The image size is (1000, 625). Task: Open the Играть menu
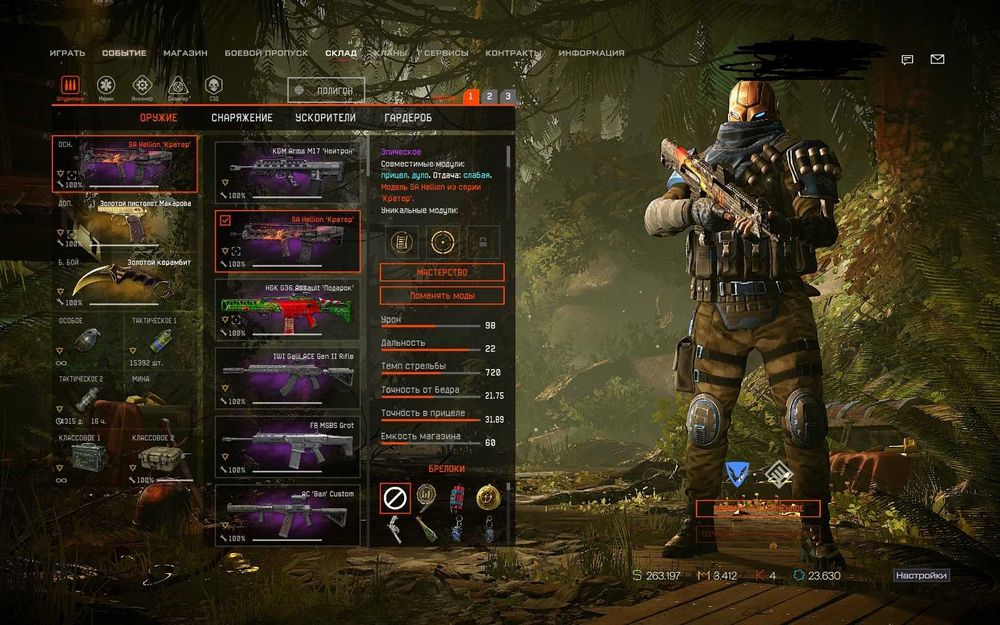coord(67,53)
